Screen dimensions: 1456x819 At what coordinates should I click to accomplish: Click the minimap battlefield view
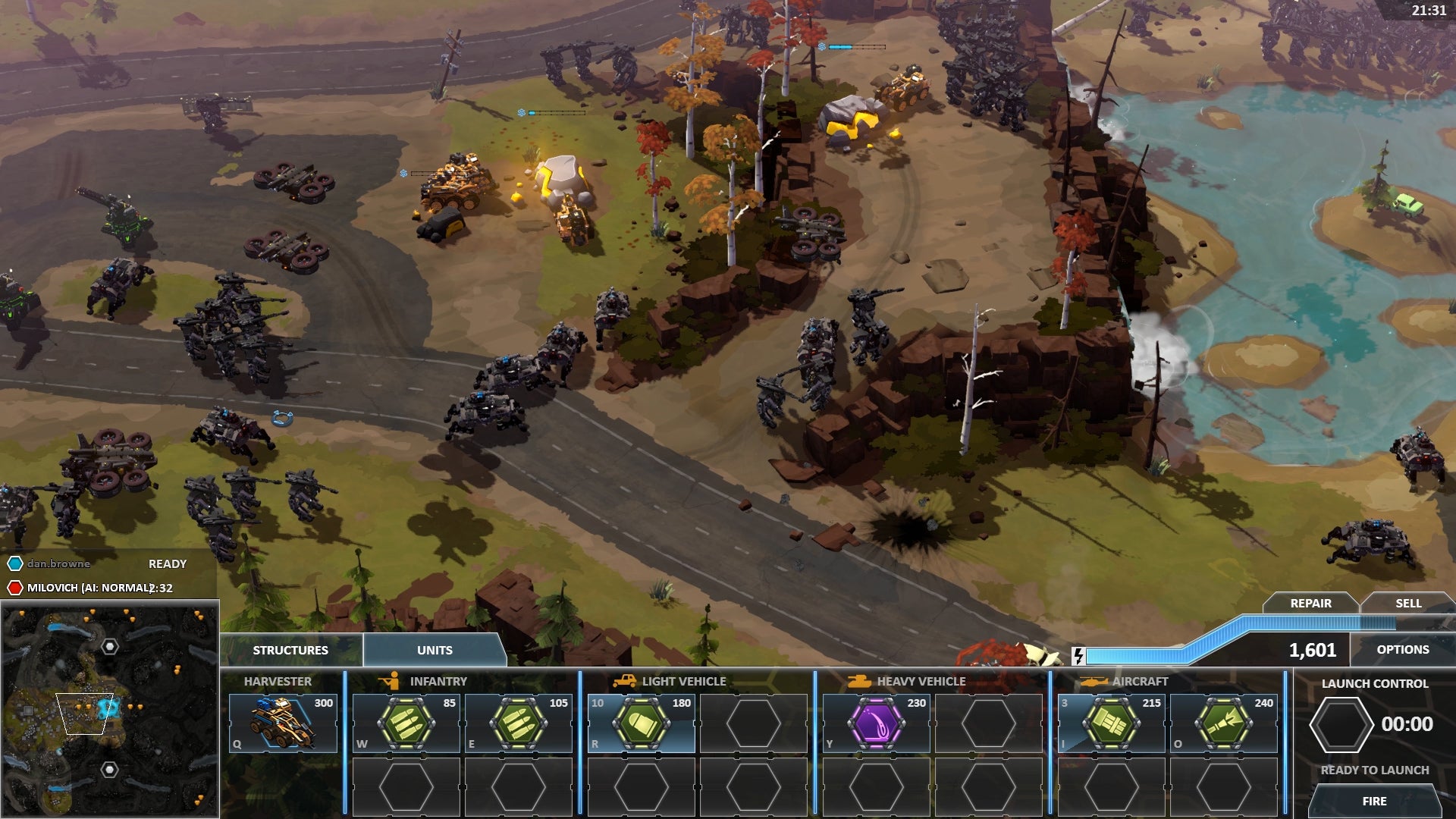tap(110, 709)
